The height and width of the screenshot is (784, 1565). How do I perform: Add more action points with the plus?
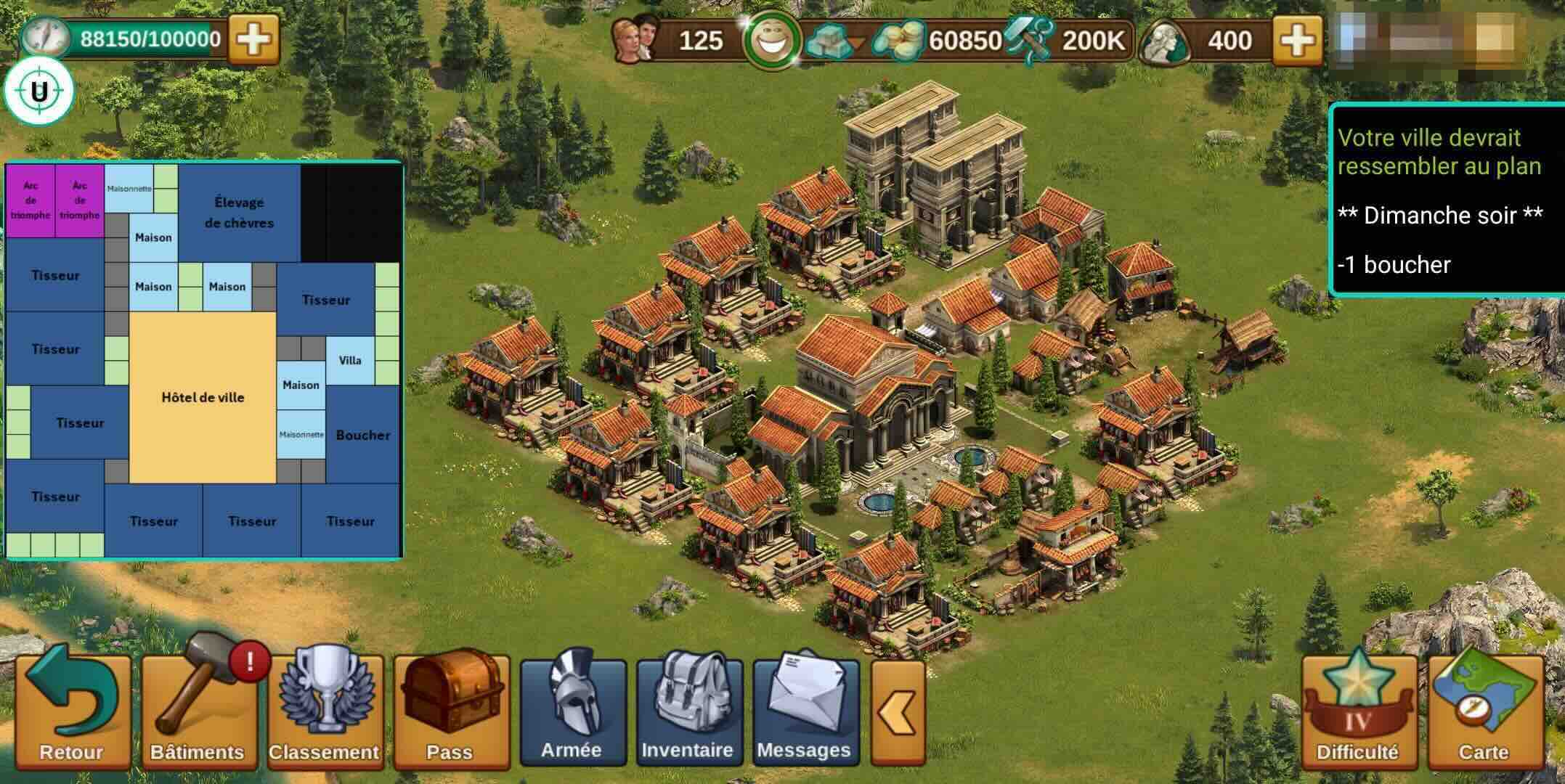pos(253,39)
